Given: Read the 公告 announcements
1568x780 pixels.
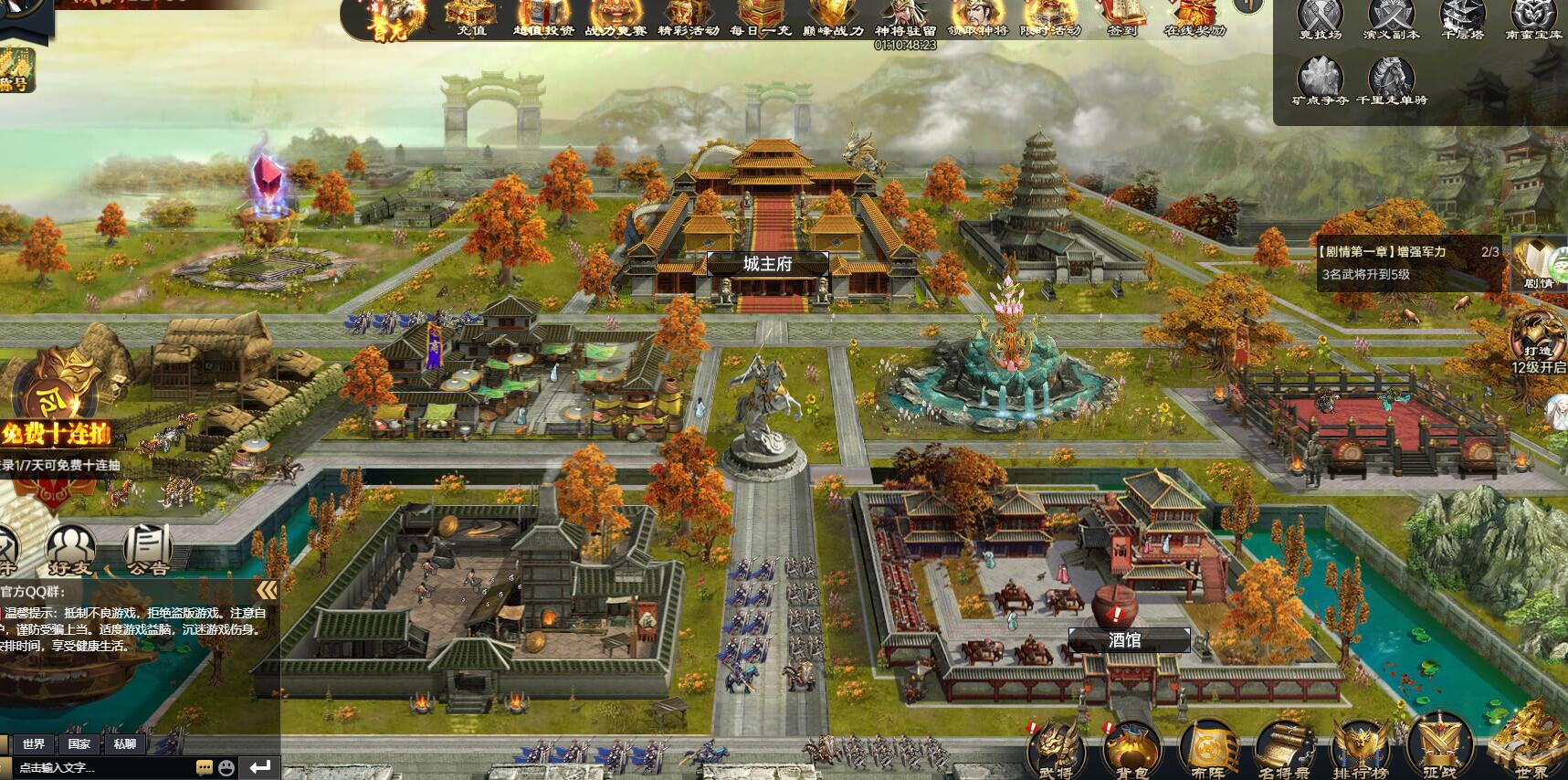Looking at the screenshot, I should point(147,549).
